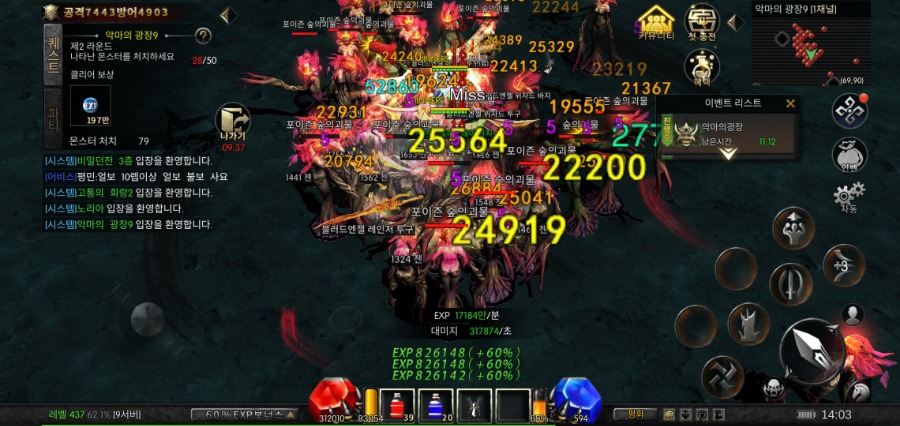Switch to the 퀘스트 quest tab
Viewport: 900px width, 426px height.
(x=53, y=53)
